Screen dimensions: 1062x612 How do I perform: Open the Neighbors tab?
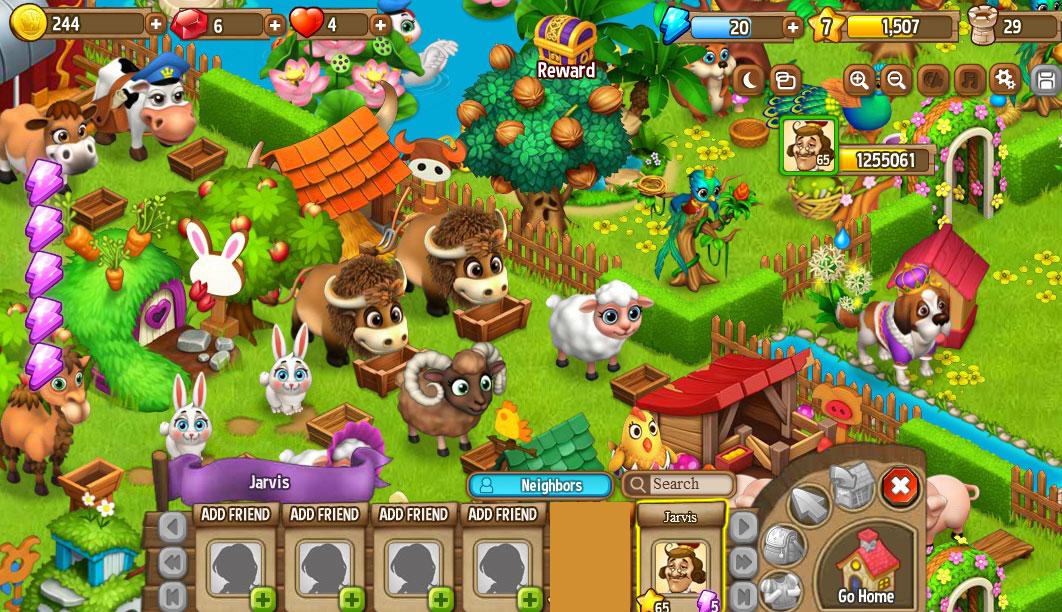540,485
